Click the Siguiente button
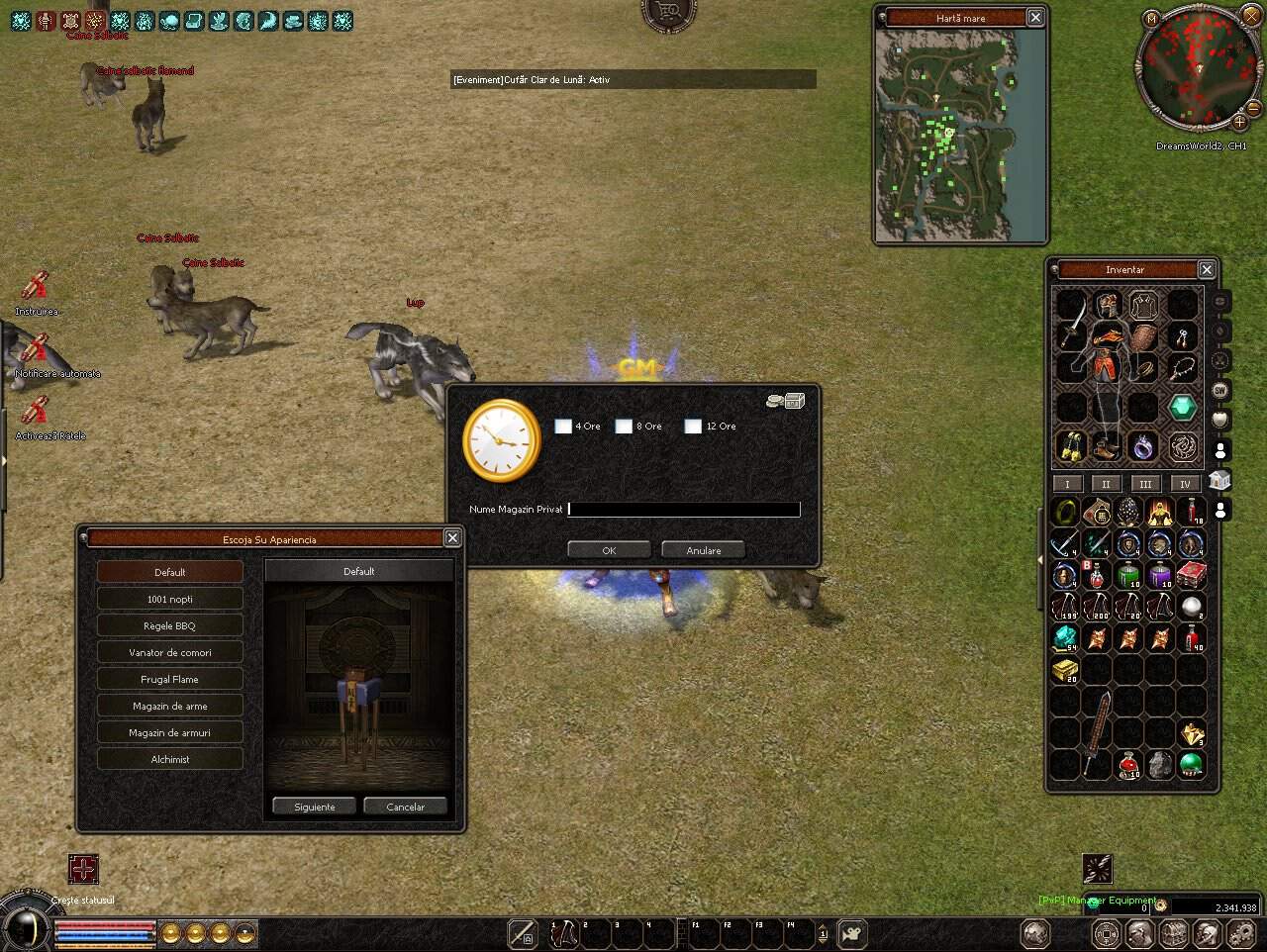 click(x=315, y=807)
